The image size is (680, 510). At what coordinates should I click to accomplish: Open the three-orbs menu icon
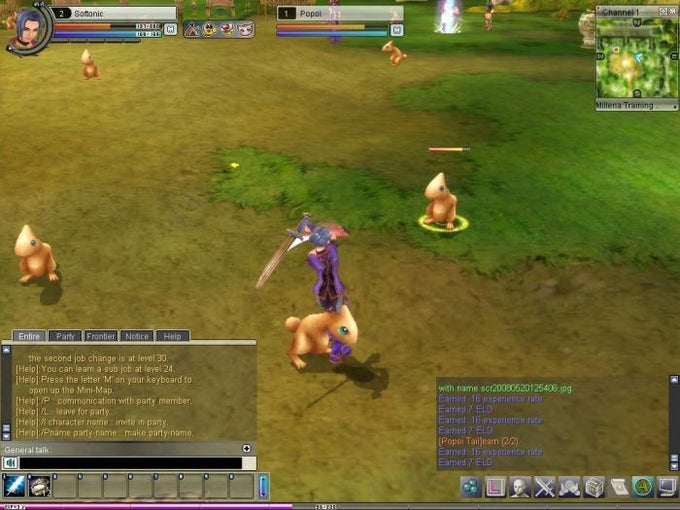click(x=471, y=487)
